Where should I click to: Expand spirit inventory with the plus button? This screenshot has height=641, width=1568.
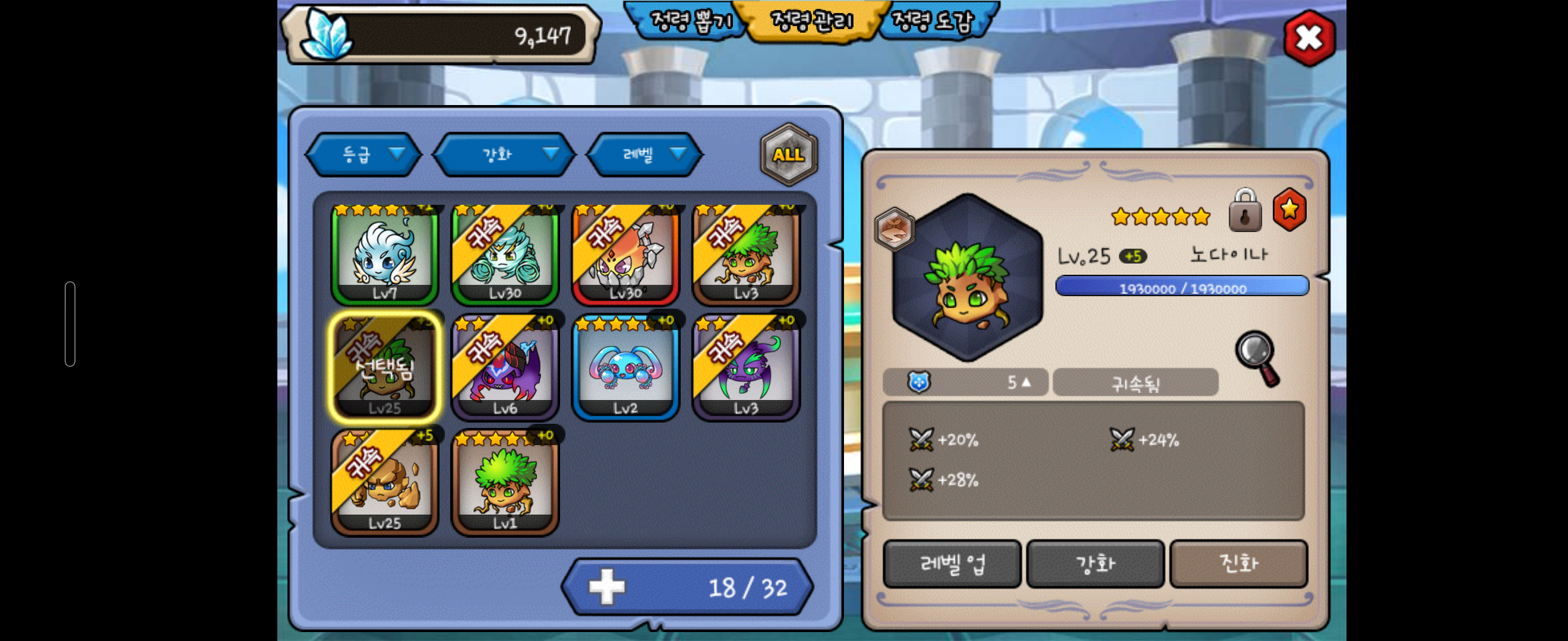click(606, 587)
